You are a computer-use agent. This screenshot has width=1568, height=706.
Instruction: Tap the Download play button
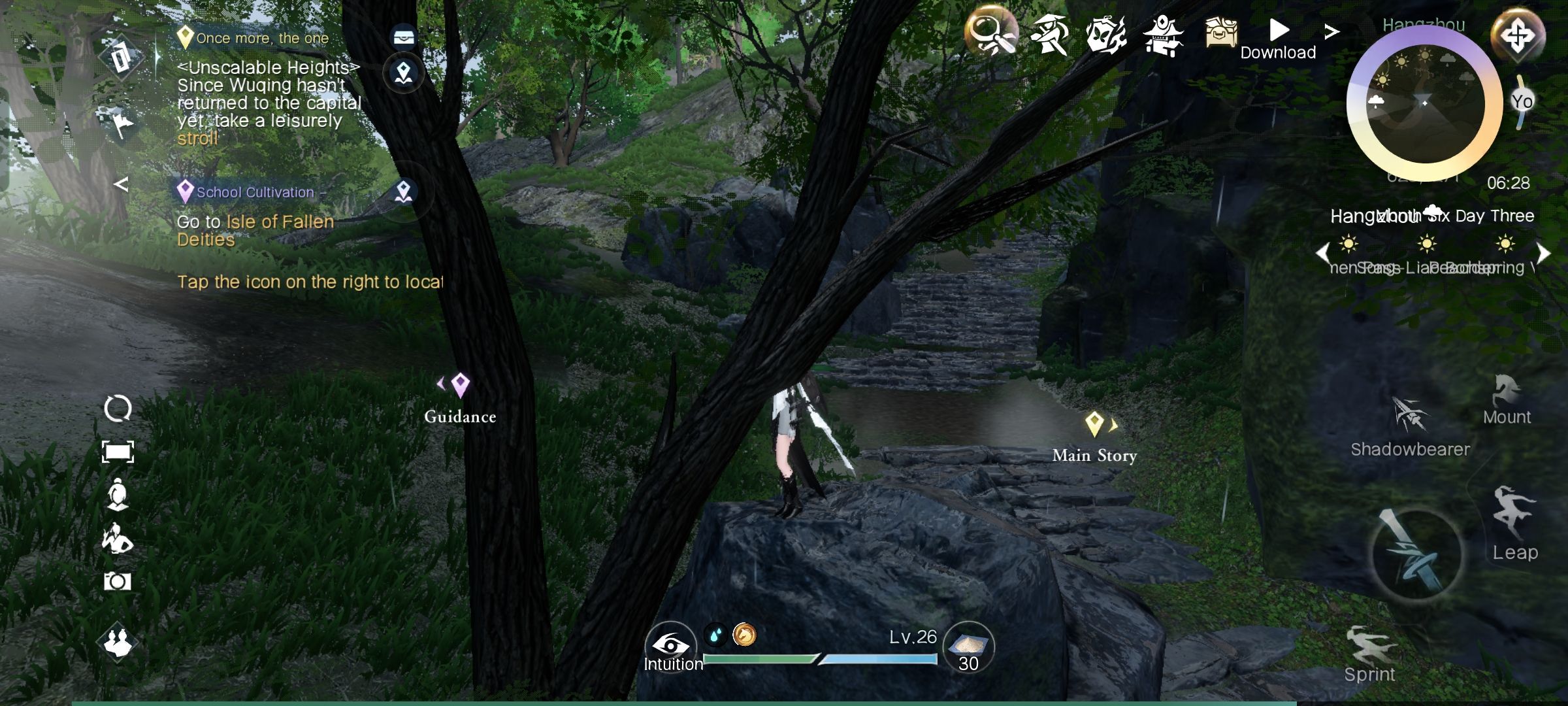coord(1279,30)
